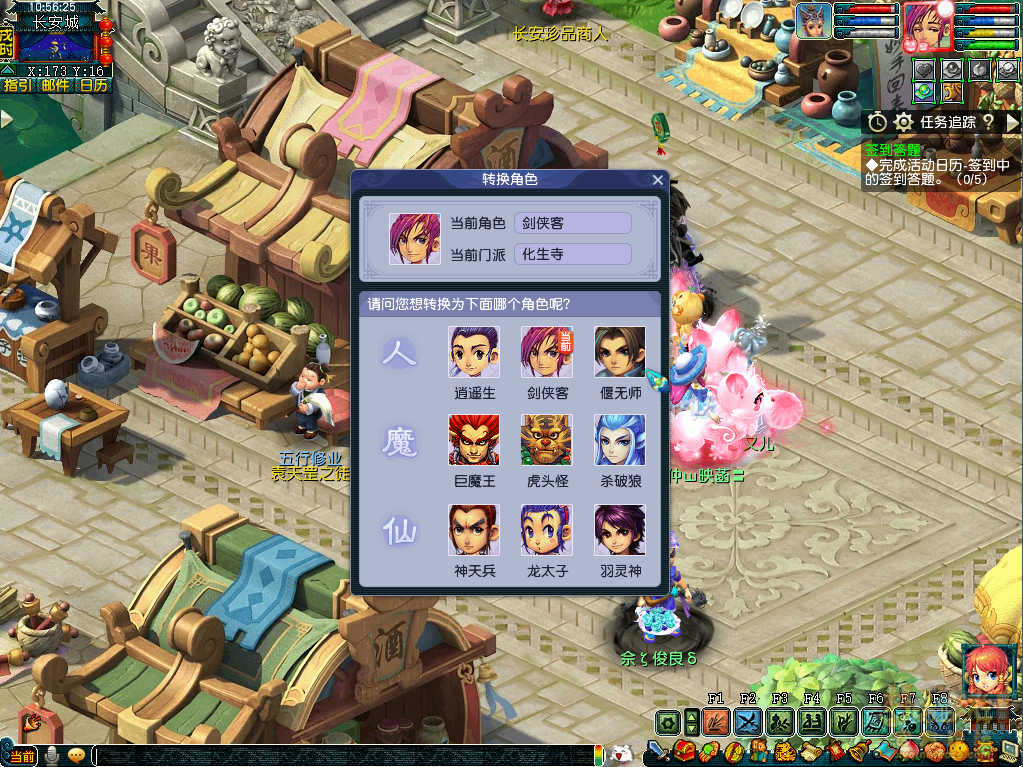Open the 签到答题 quest entry
Viewport: 1023px width, 767px height.
(x=892, y=149)
